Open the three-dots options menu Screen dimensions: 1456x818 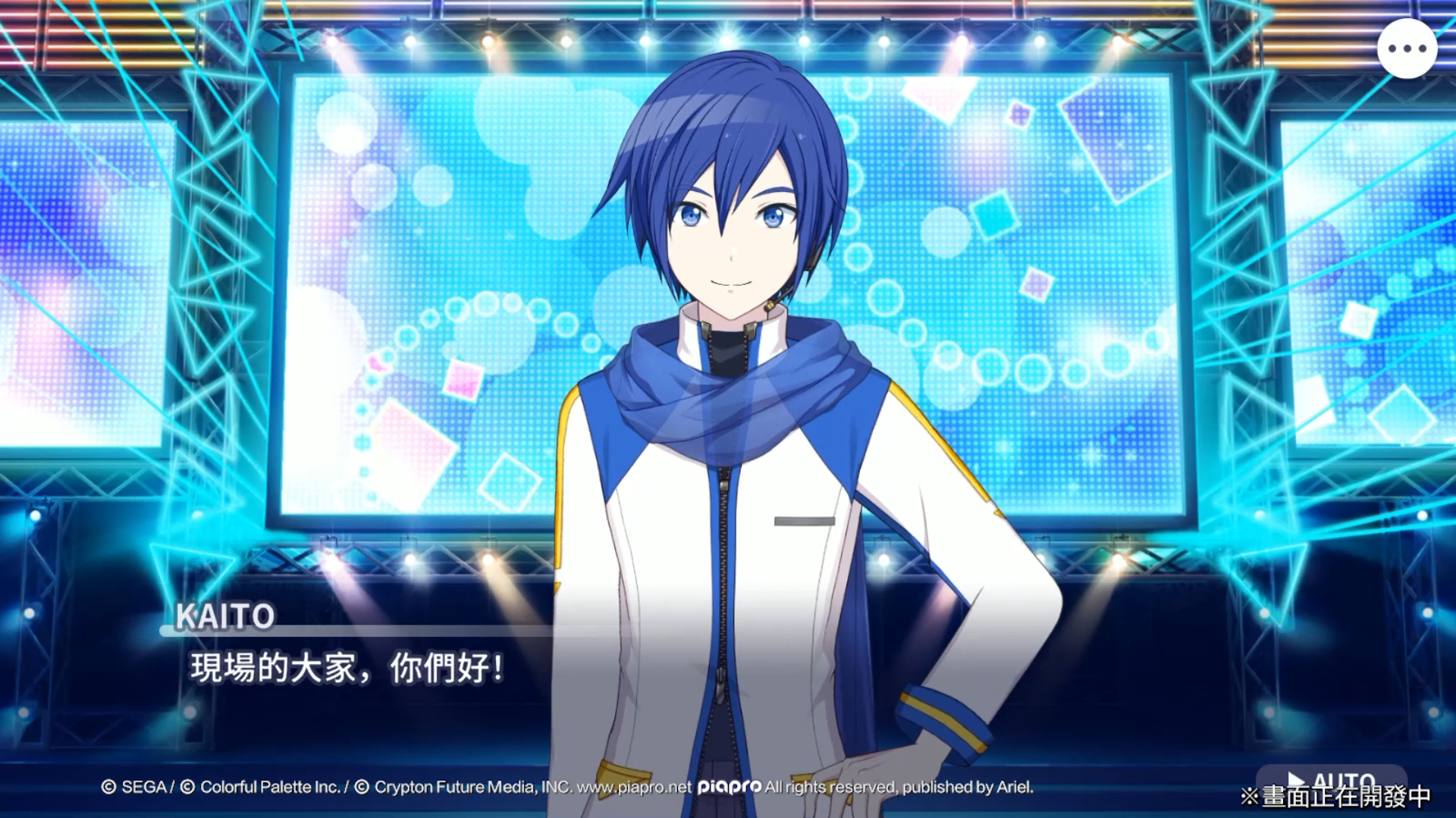click(x=1407, y=49)
